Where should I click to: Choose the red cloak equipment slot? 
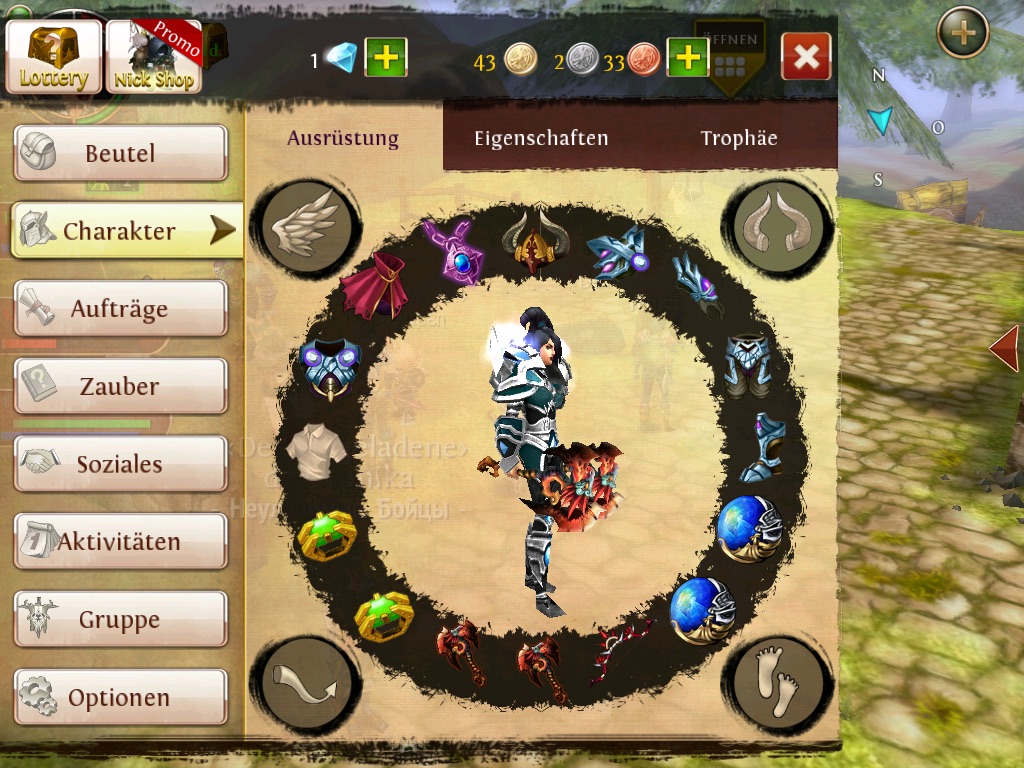click(373, 285)
